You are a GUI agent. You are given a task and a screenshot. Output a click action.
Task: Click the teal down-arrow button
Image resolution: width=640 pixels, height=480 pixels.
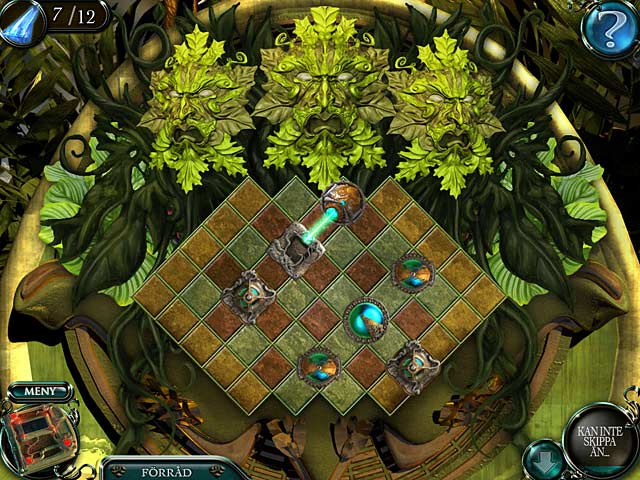coord(543,458)
